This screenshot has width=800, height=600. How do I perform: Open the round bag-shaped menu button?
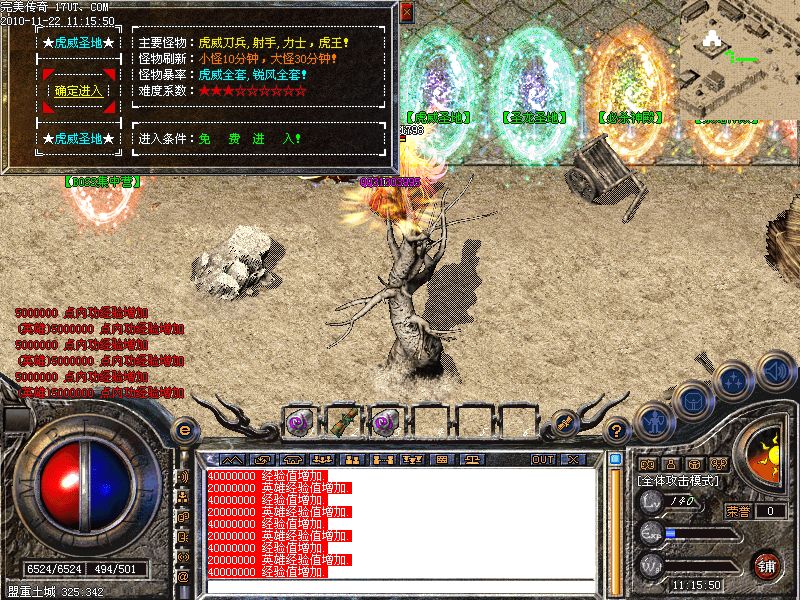[692, 400]
